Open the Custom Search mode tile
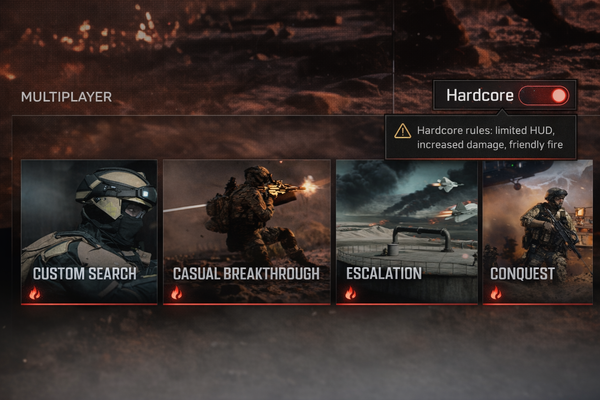Viewport: 600px width, 400px height. [89, 231]
